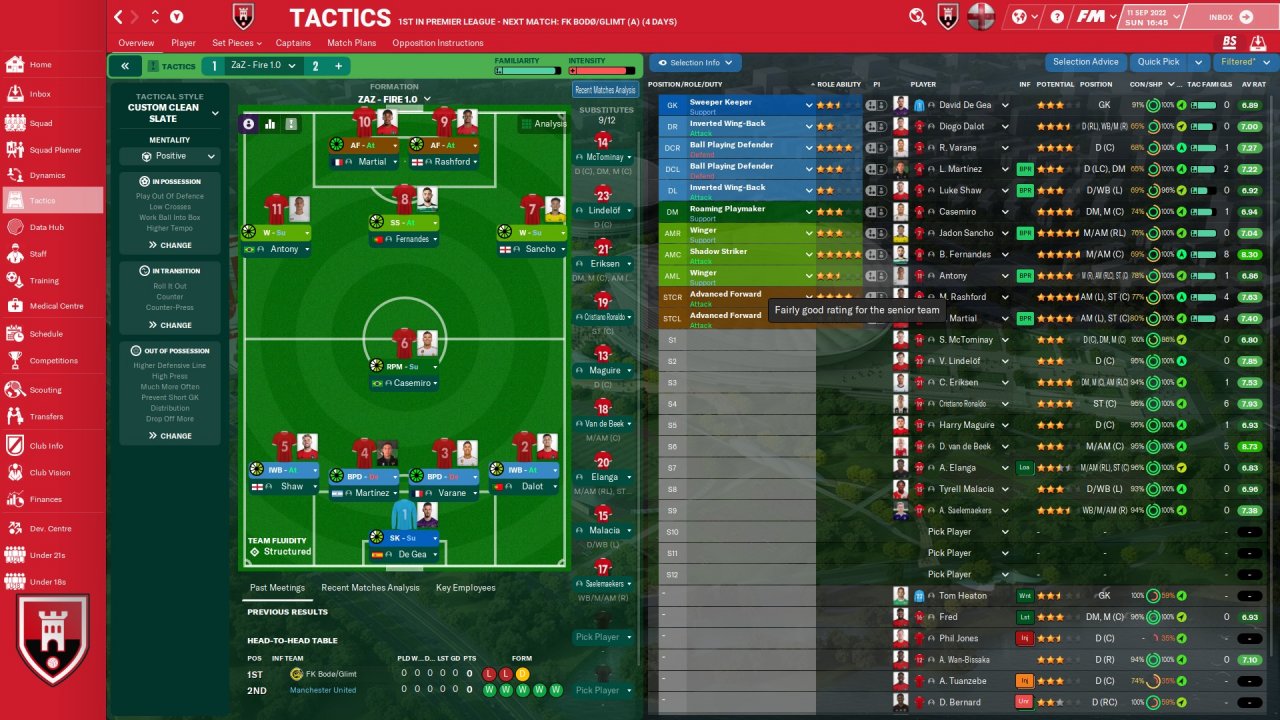Switch to the Key Employees tab
Viewport: 1280px width, 720px height.
tap(465, 588)
